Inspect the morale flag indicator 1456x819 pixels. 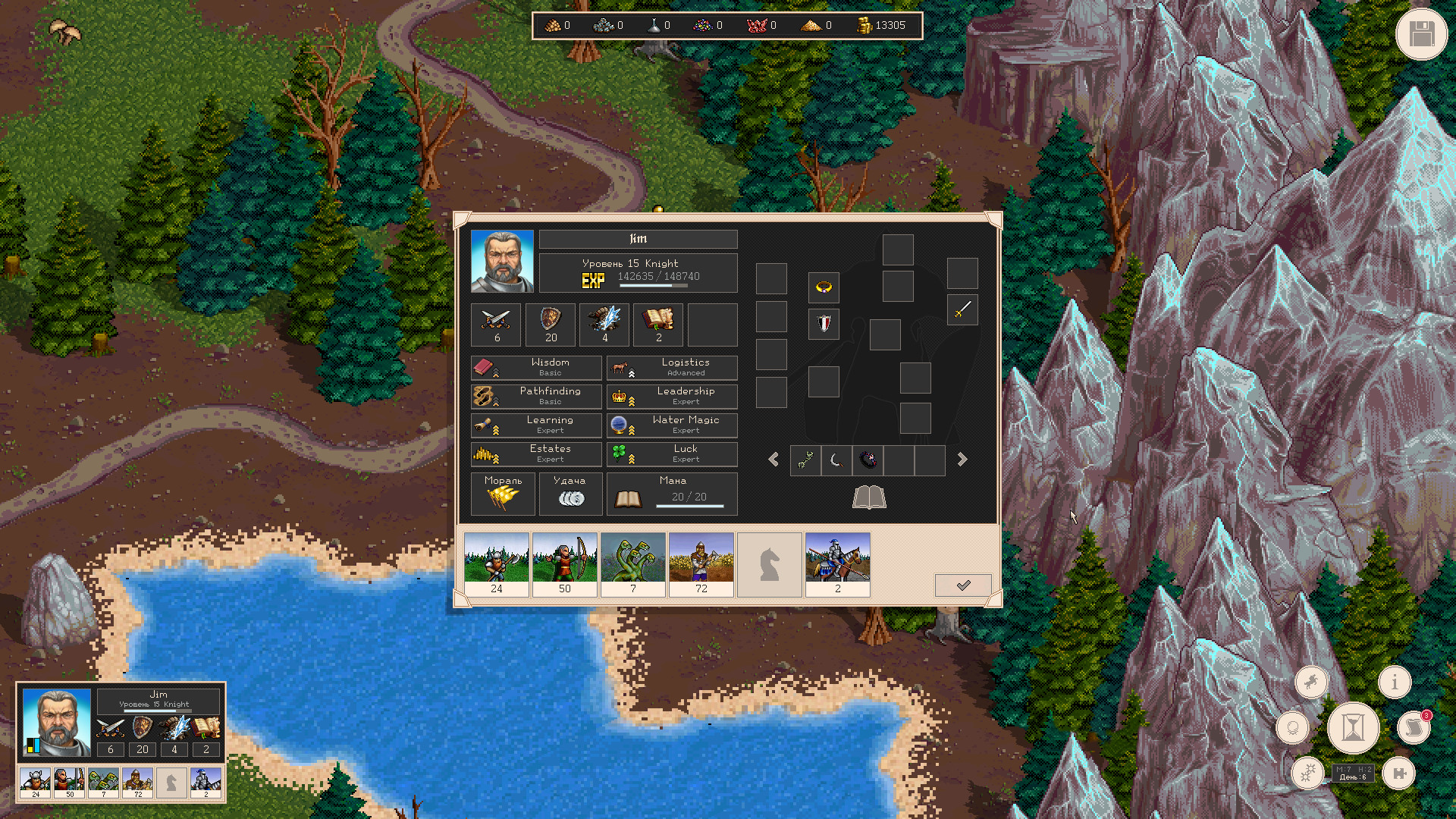[502, 494]
